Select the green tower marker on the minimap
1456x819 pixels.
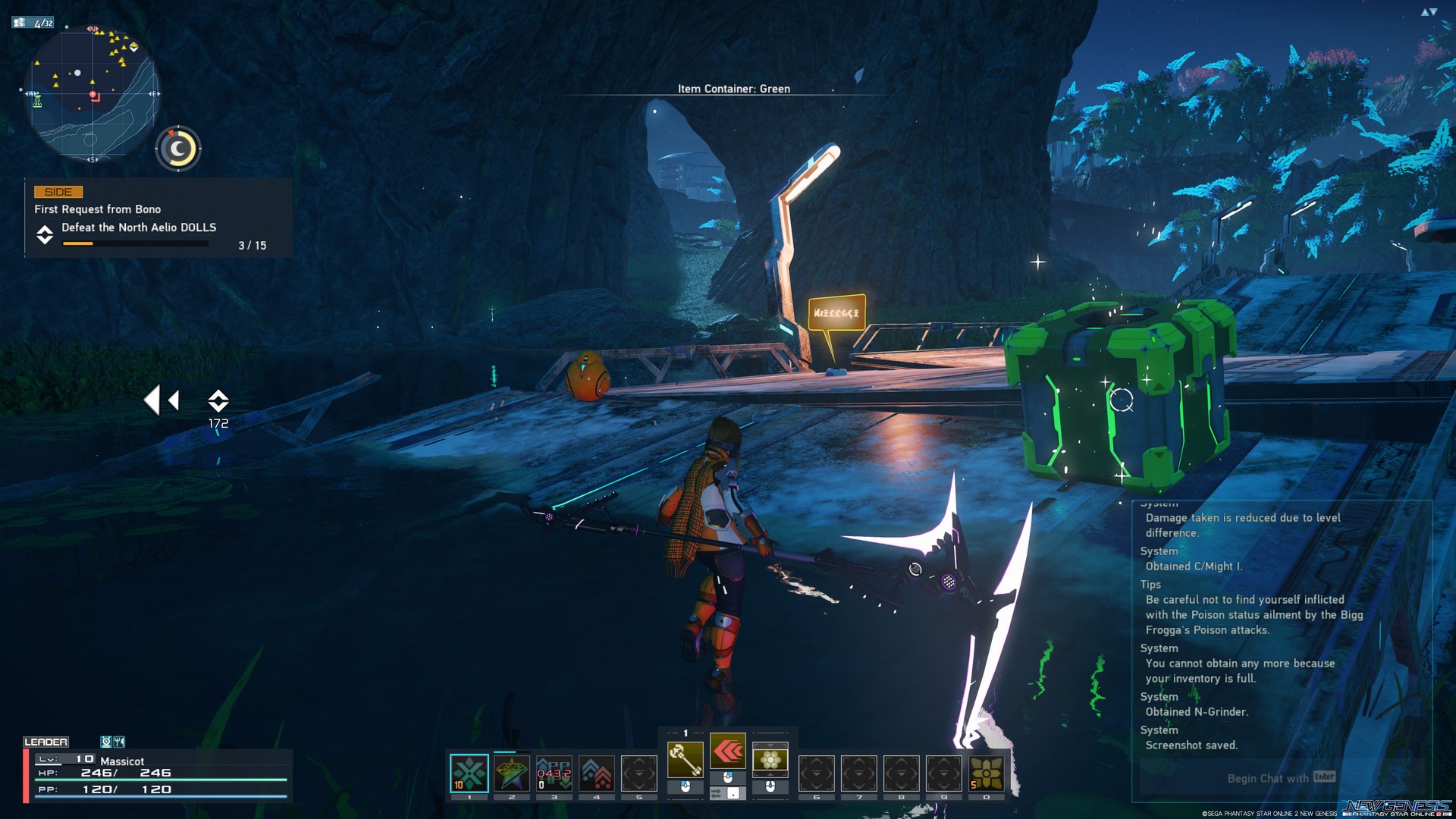pyautogui.click(x=36, y=102)
